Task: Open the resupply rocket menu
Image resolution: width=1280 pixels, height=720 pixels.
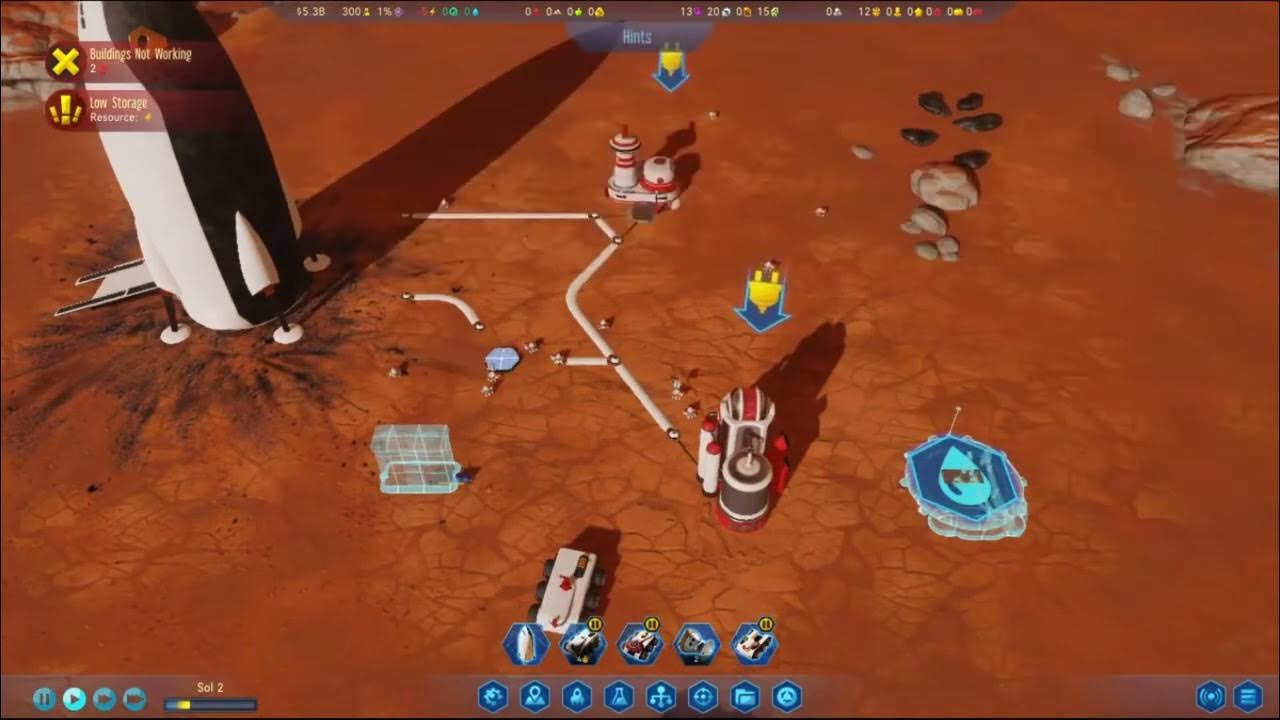Action: [x=577, y=696]
